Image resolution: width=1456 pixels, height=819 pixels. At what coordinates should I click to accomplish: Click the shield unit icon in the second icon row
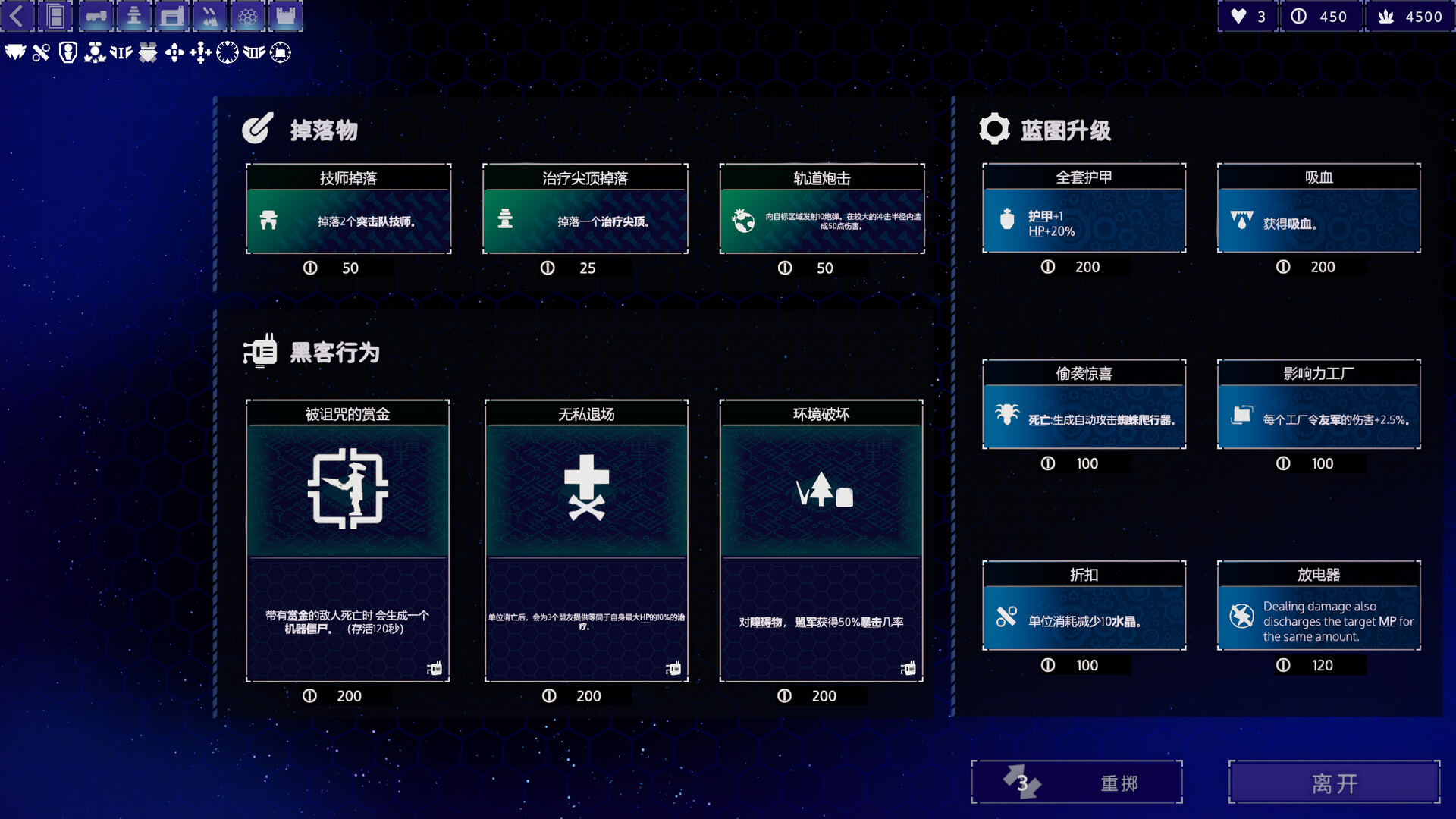67,53
